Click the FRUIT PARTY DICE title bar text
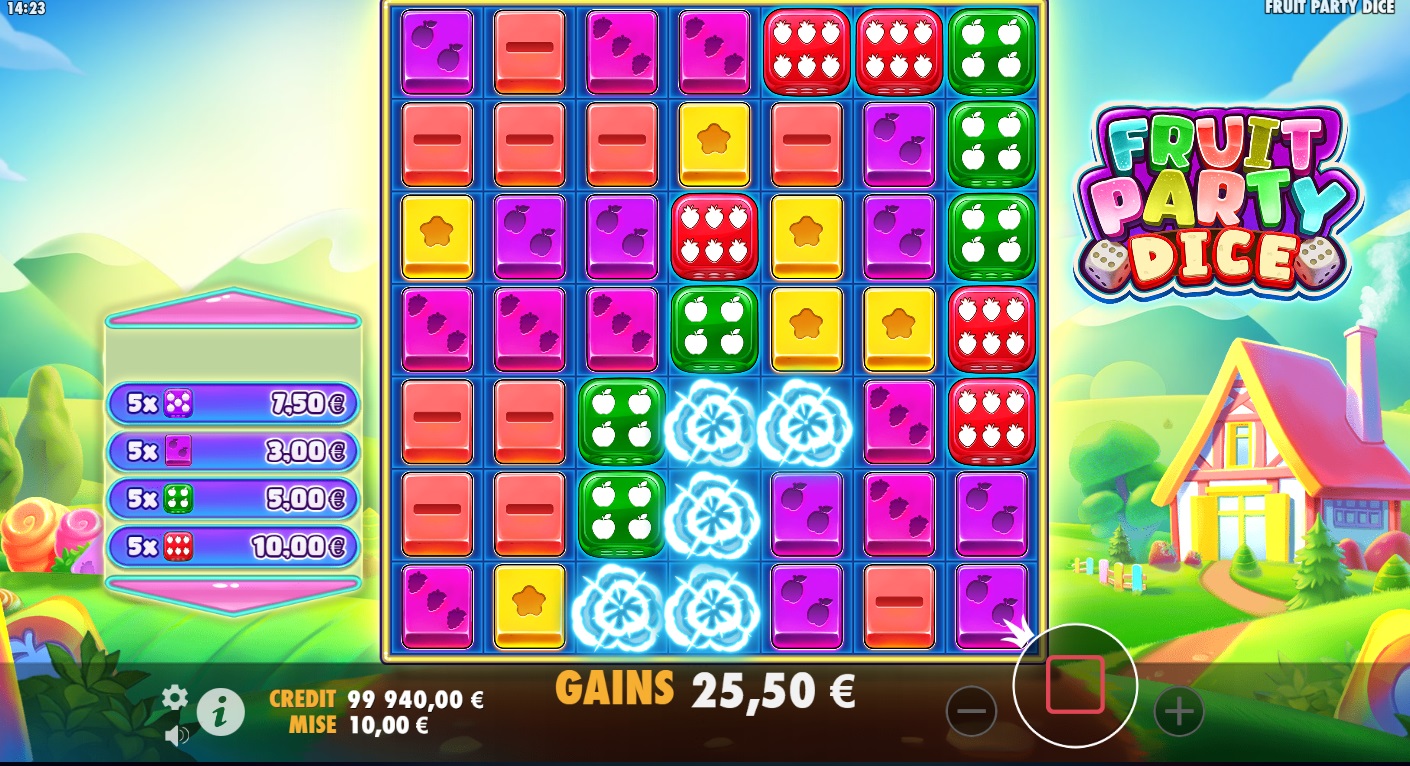The width and height of the screenshot is (1410, 766). click(1330, 8)
